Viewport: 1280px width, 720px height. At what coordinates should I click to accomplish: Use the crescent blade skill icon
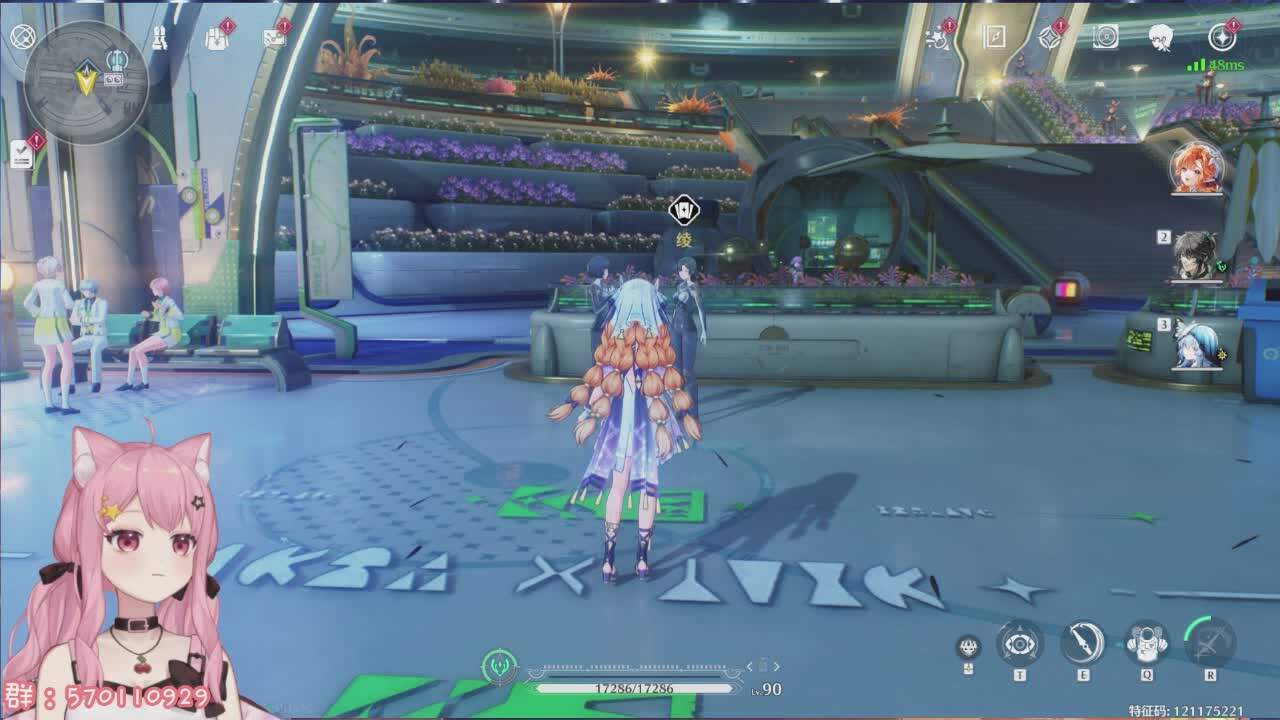click(1083, 643)
